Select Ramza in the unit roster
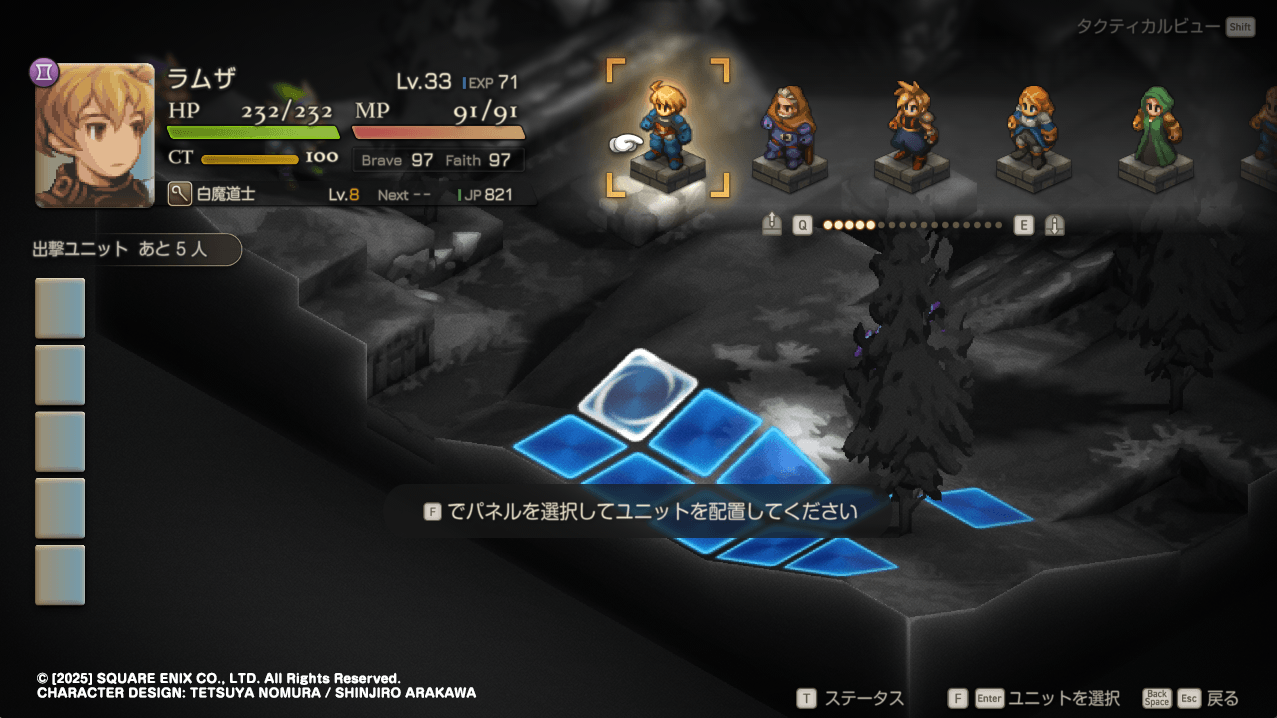 pos(667,128)
